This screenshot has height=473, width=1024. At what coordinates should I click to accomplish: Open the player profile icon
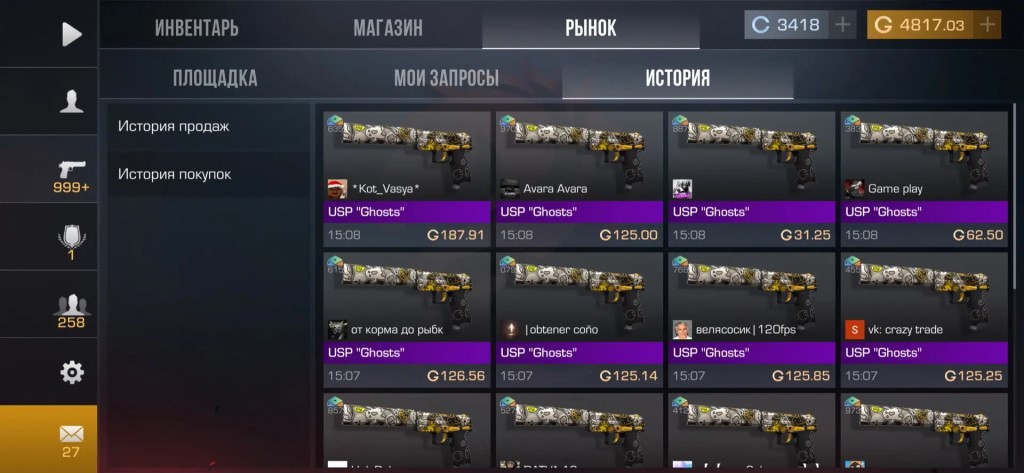(x=71, y=102)
